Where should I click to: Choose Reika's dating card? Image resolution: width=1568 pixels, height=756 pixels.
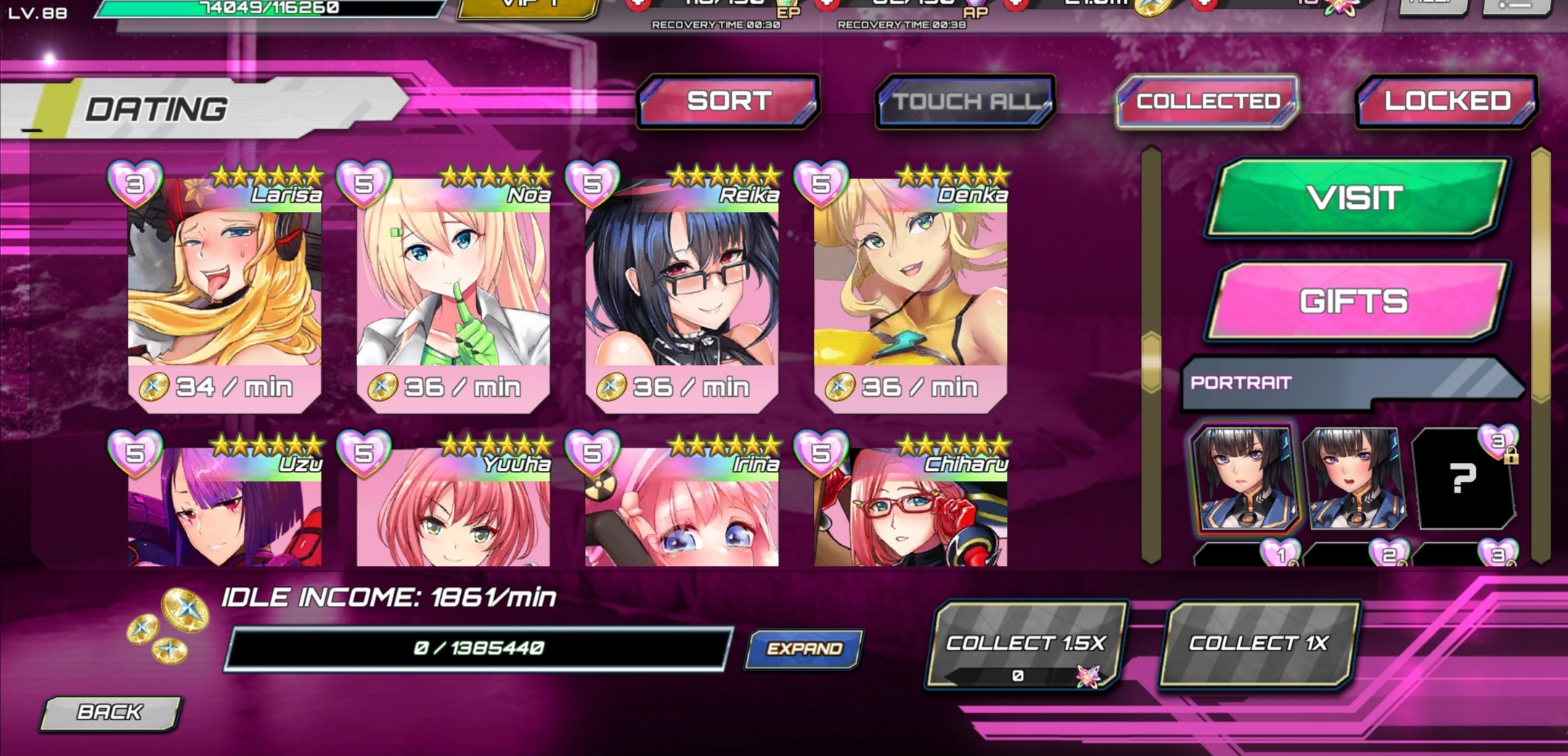(x=682, y=290)
